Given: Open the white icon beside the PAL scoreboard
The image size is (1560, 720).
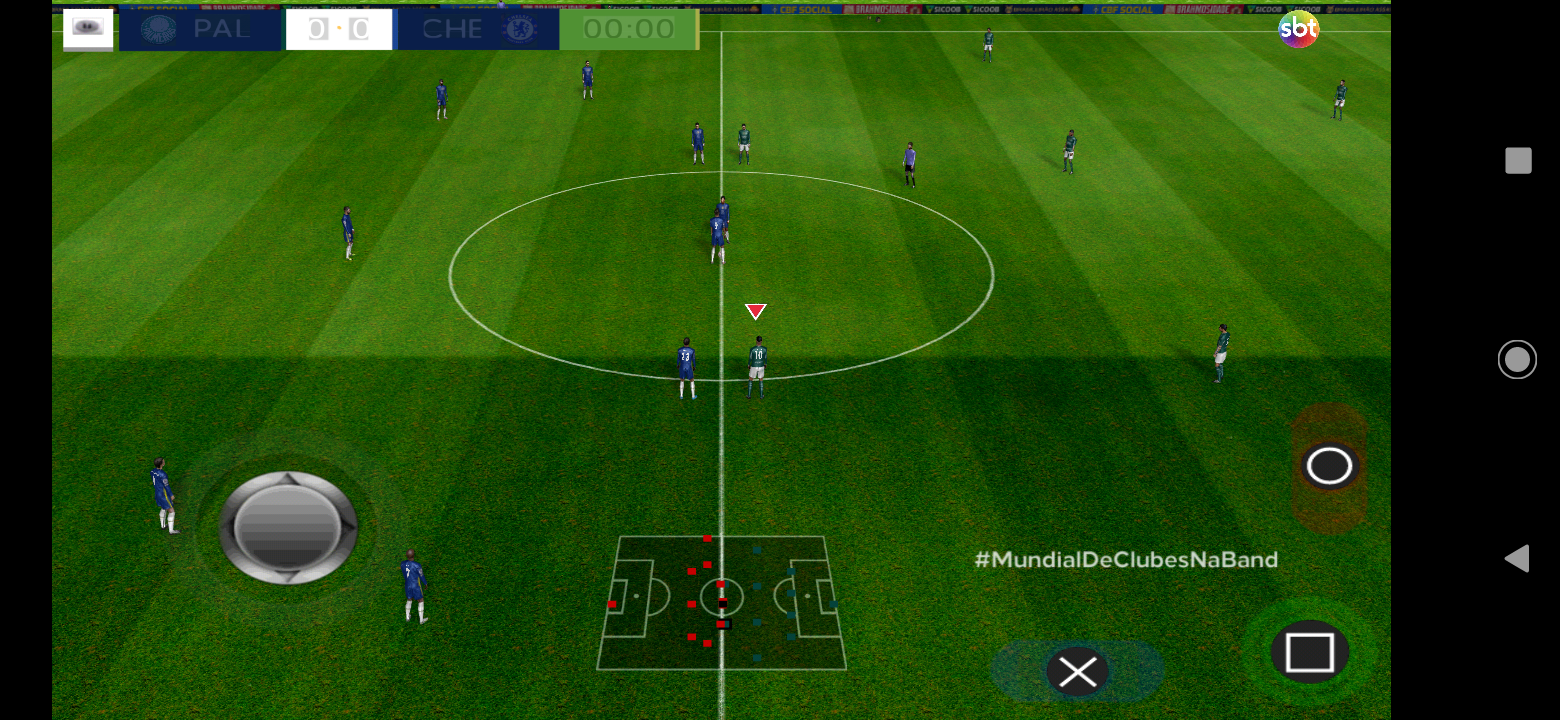Looking at the screenshot, I should [x=88, y=28].
